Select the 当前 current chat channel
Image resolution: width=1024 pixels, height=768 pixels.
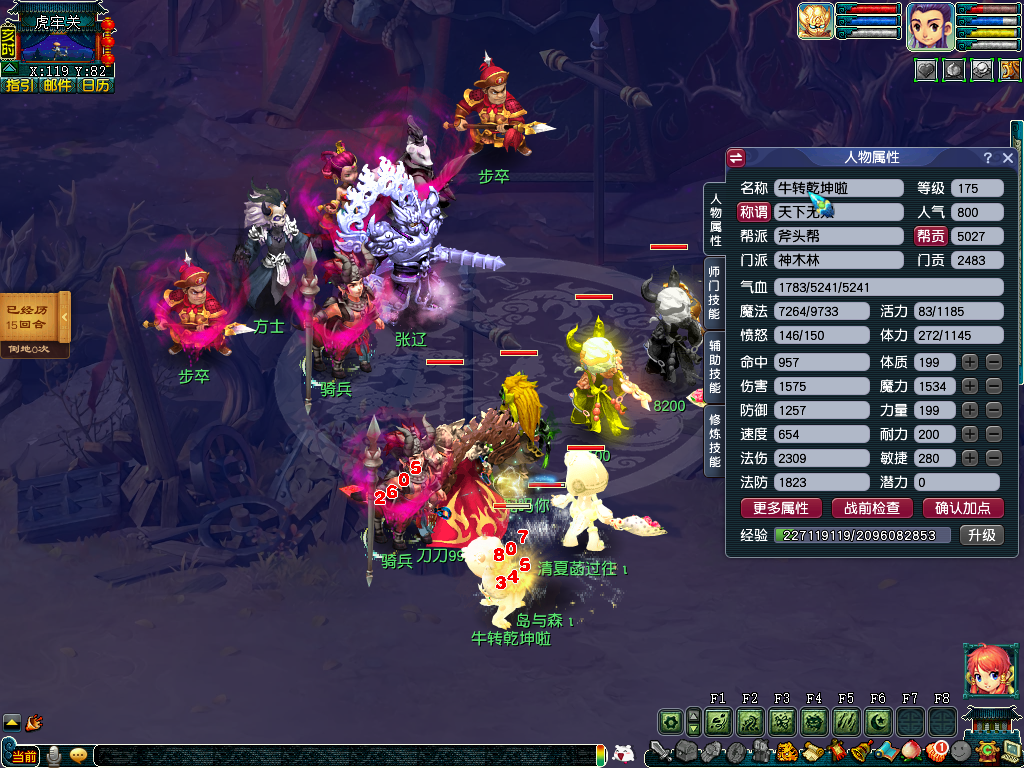tap(25, 756)
